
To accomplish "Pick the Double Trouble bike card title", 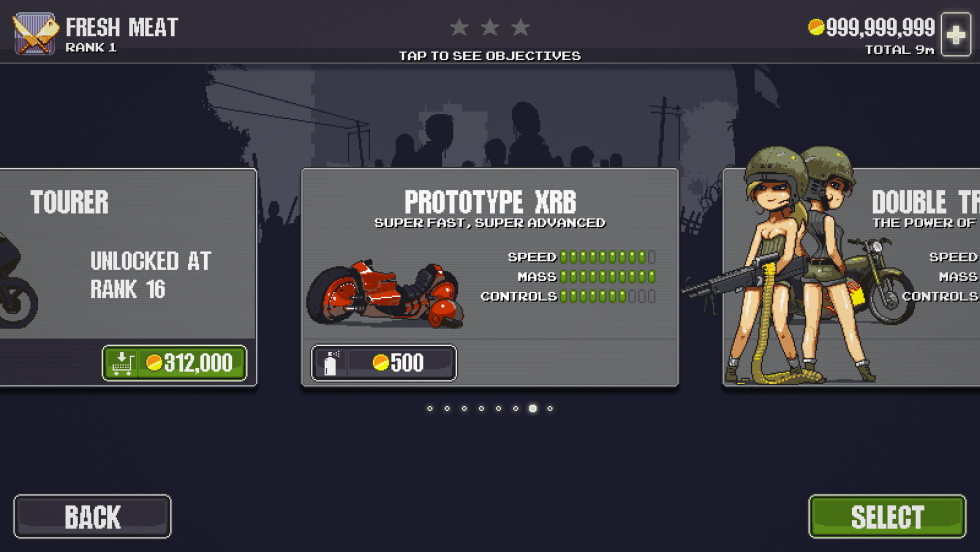I will [x=925, y=203].
